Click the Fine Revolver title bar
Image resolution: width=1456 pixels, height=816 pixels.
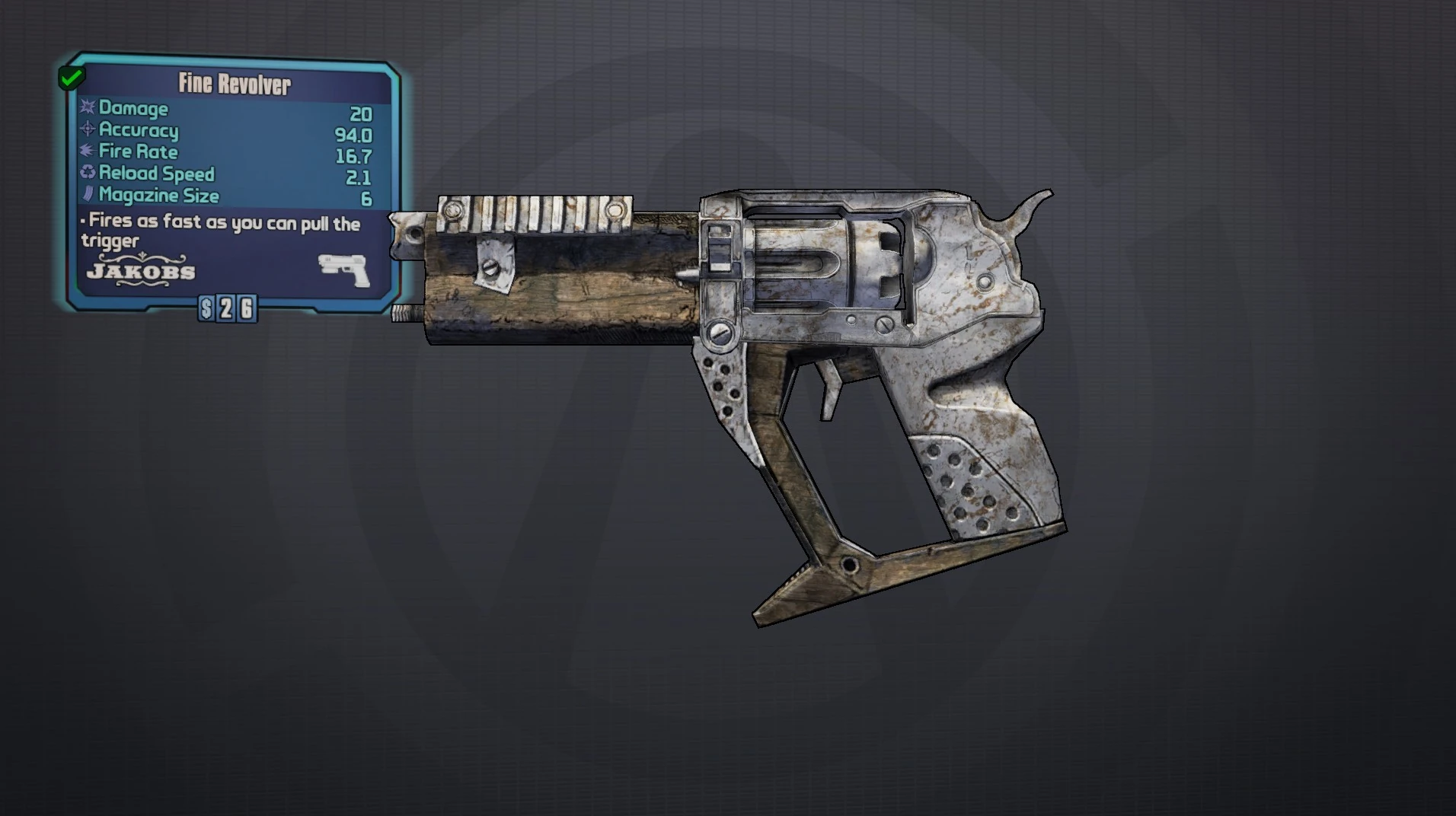[235, 83]
